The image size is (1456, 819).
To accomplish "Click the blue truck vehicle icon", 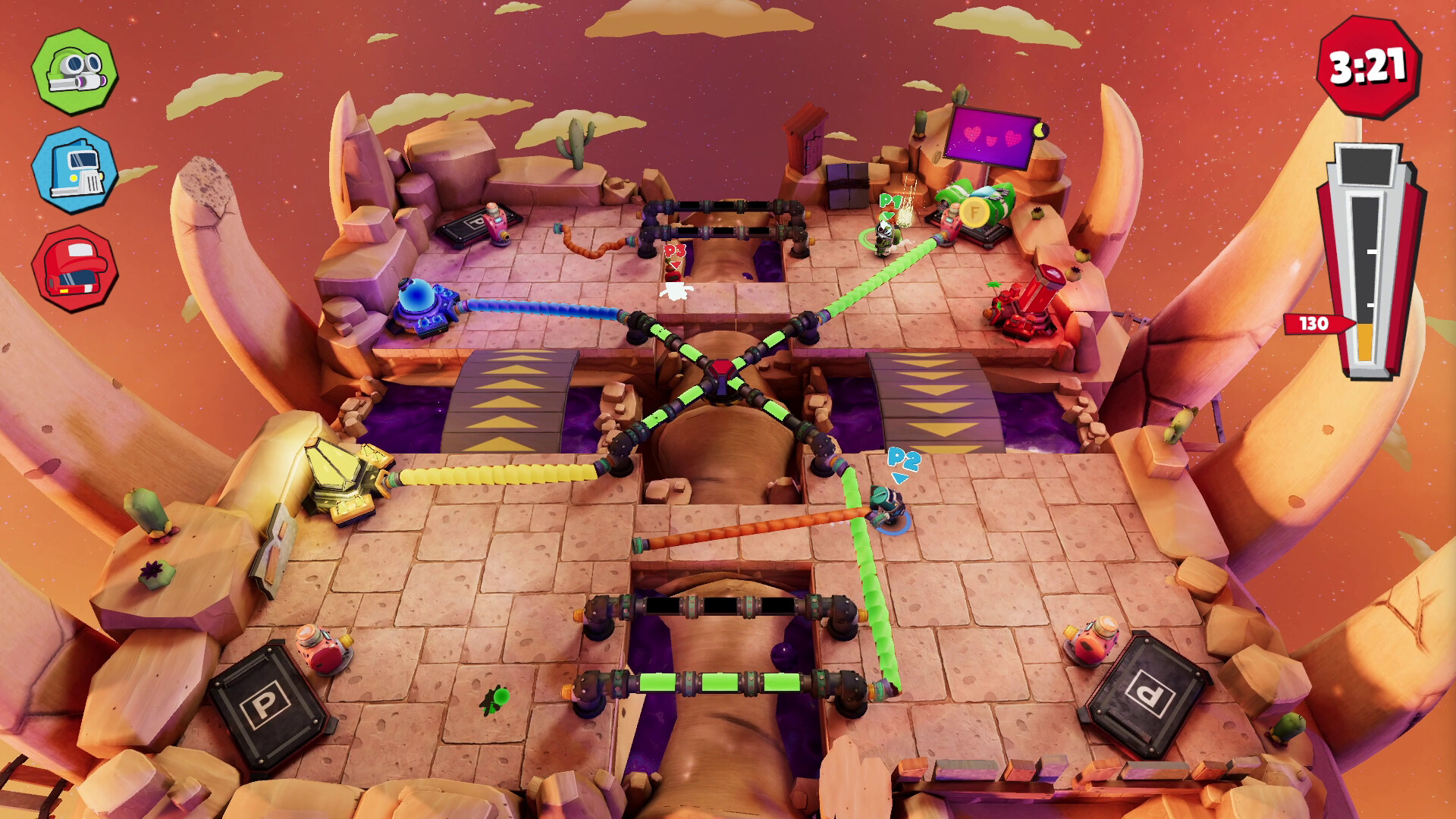I will pos(74,171).
